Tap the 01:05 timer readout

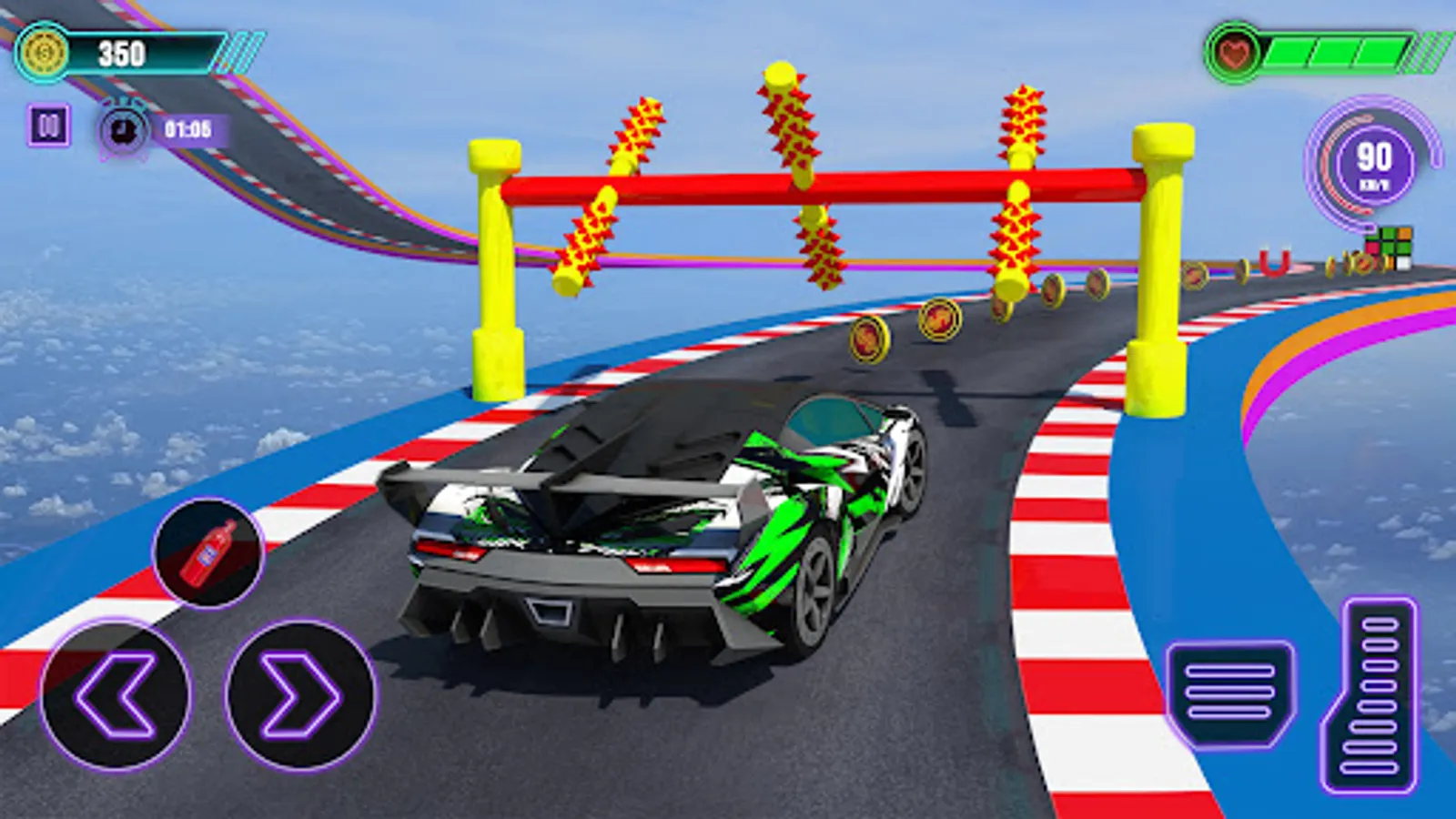(x=187, y=127)
